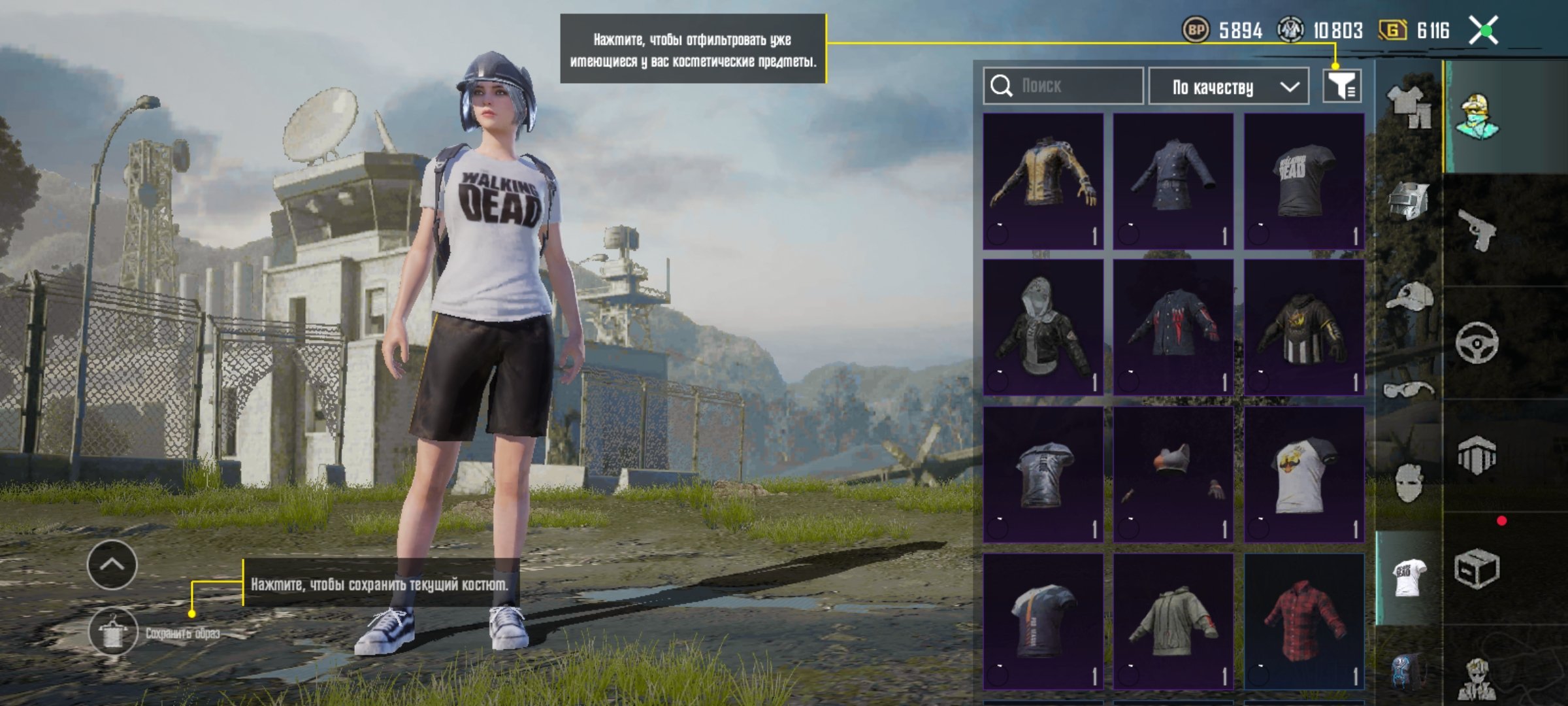This screenshot has width=1568, height=706.
Task: Click the Поиск search field
Action: click(1064, 86)
